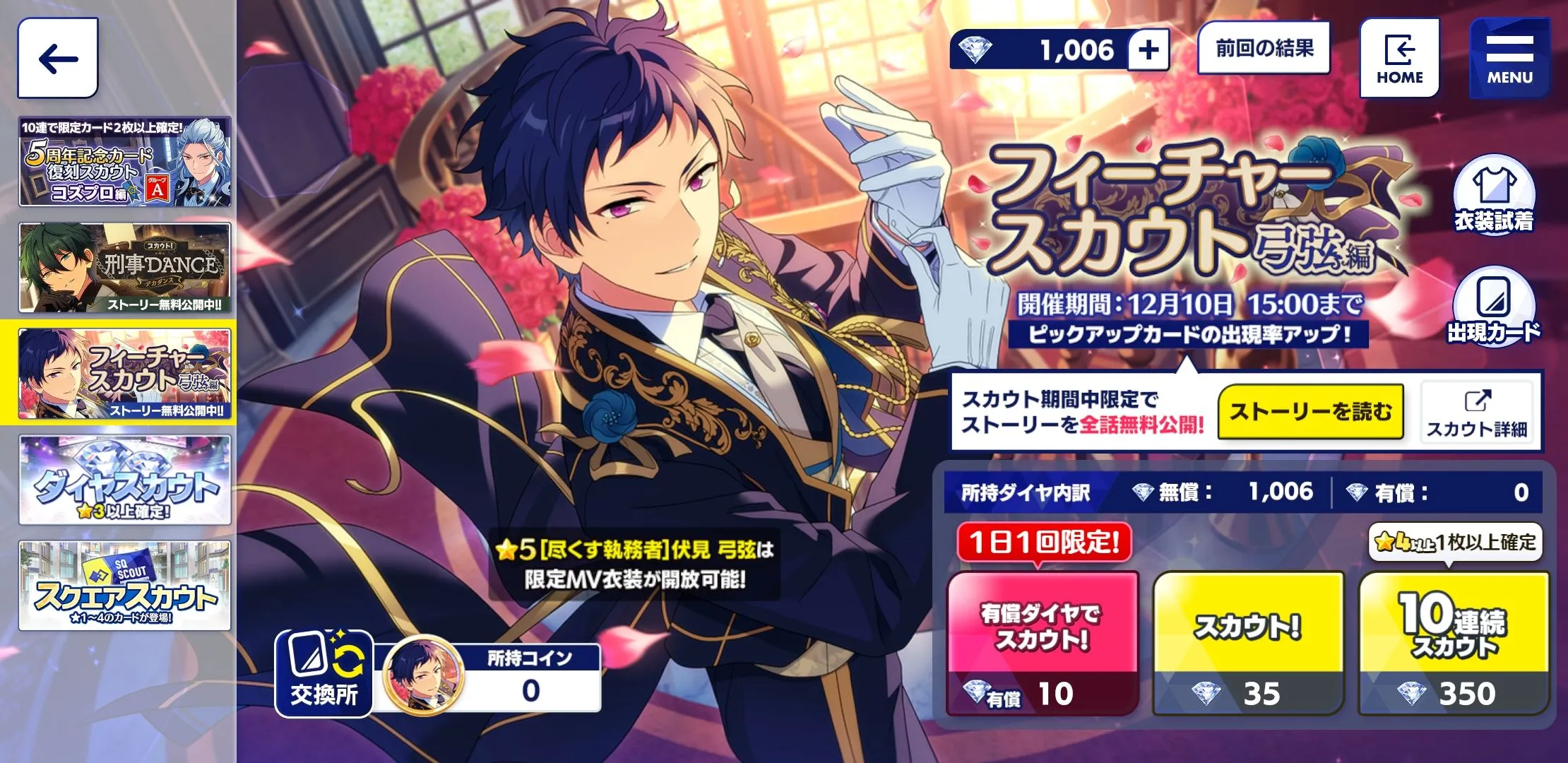Do a single スカウト for 35 diamonds
The width and height of the screenshot is (1568, 763).
[1248, 643]
